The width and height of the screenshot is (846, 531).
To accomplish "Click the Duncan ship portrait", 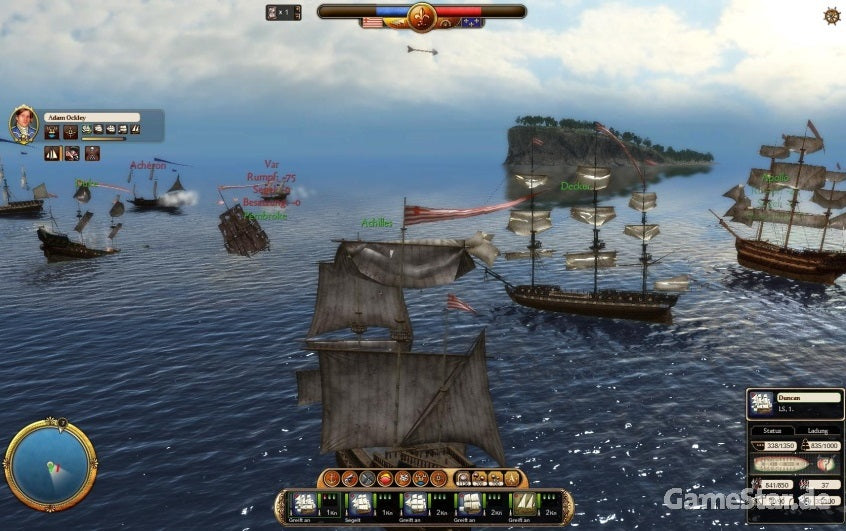I will coord(762,403).
